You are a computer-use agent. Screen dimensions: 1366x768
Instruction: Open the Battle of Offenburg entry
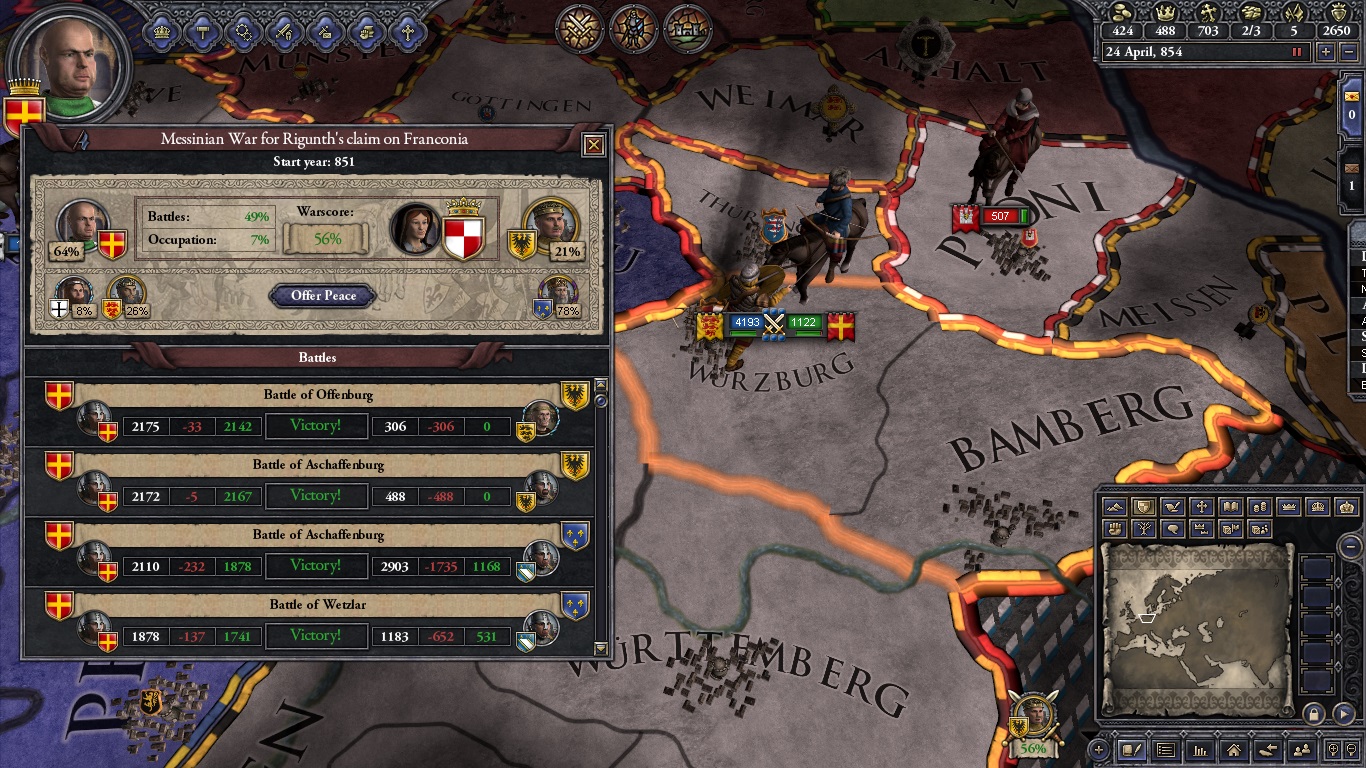(316, 395)
